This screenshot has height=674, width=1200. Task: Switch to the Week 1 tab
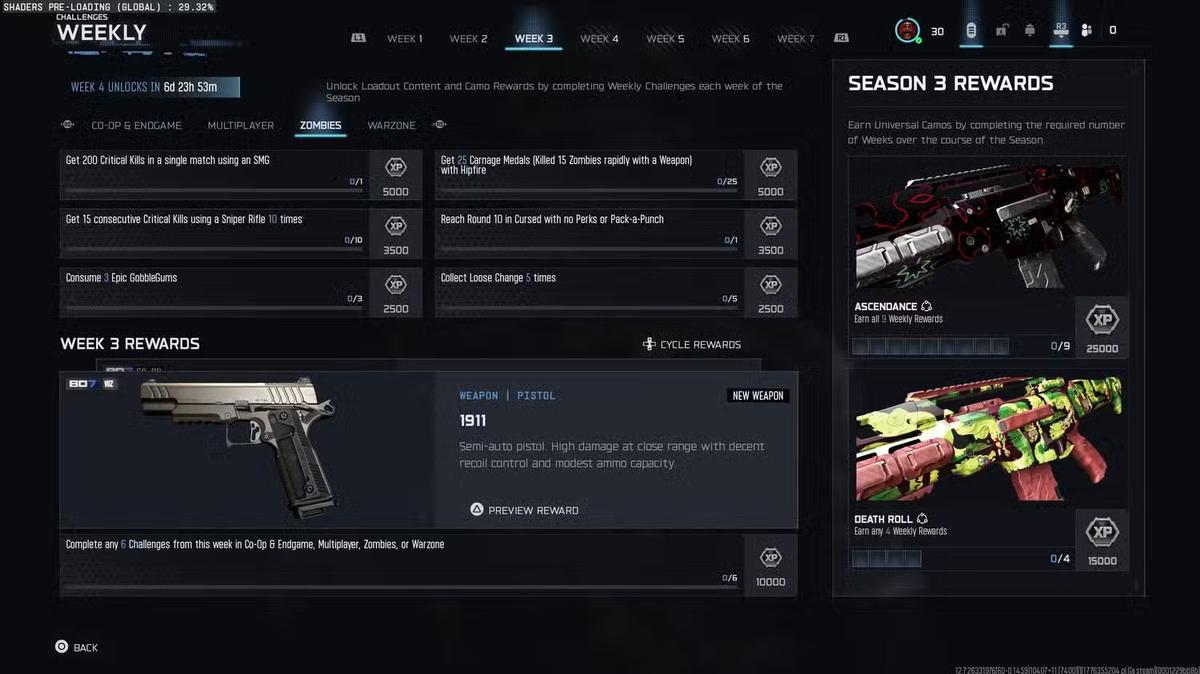[405, 39]
